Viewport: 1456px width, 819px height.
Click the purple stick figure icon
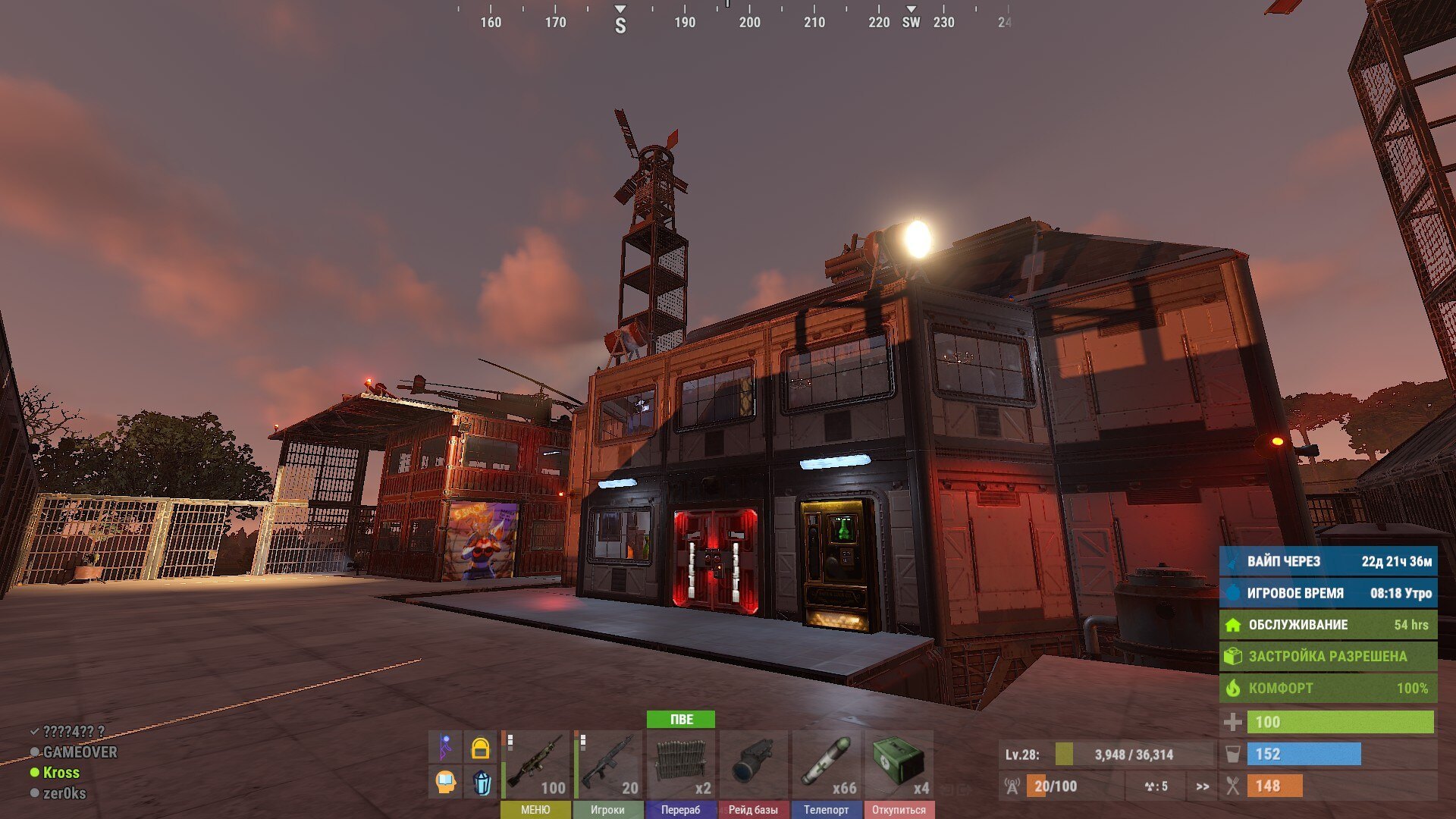[446, 748]
